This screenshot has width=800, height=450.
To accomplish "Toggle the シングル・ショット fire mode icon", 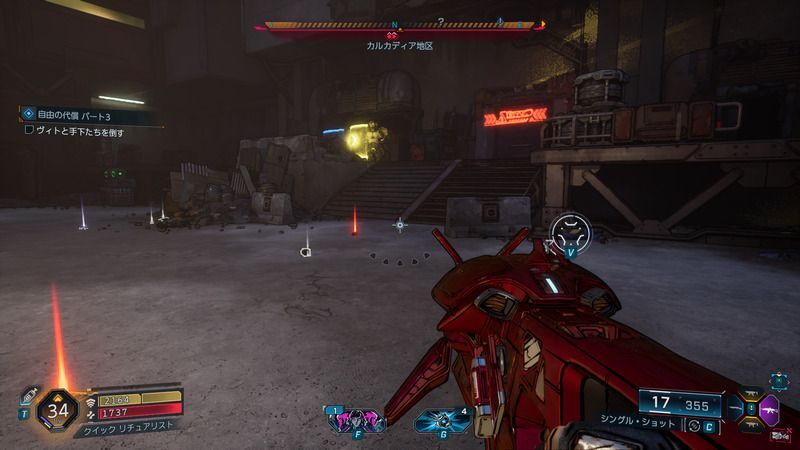I will pyautogui.click(x=693, y=426).
